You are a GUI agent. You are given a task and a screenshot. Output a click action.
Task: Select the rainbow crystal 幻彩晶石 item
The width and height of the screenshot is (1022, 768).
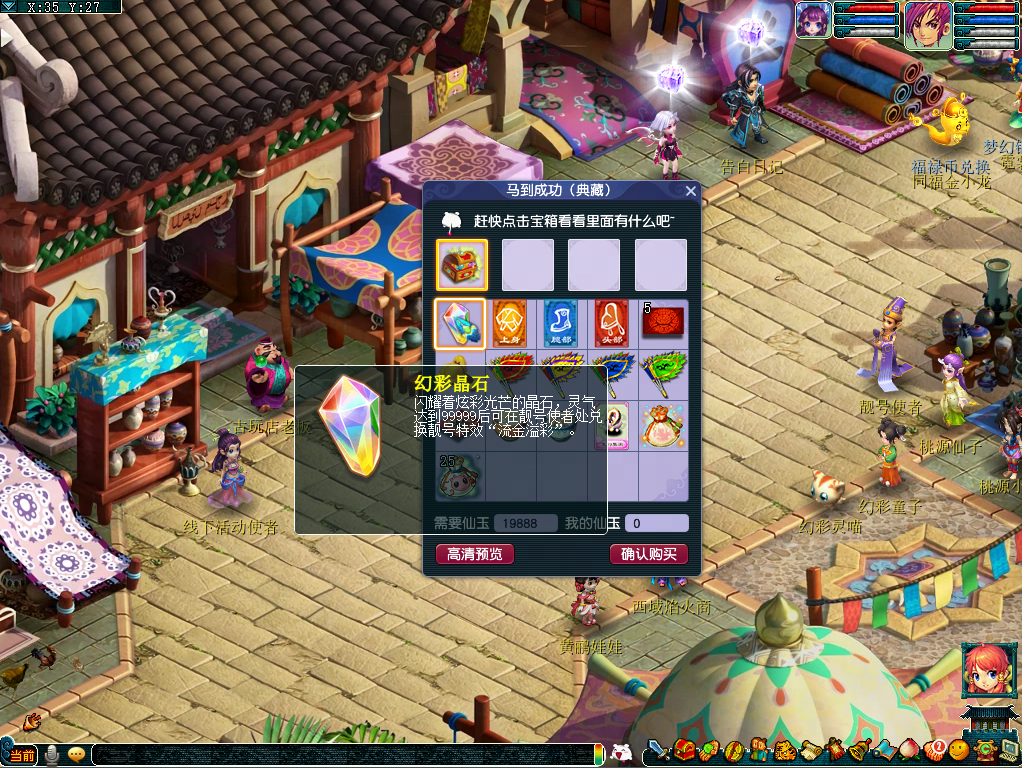pos(460,323)
